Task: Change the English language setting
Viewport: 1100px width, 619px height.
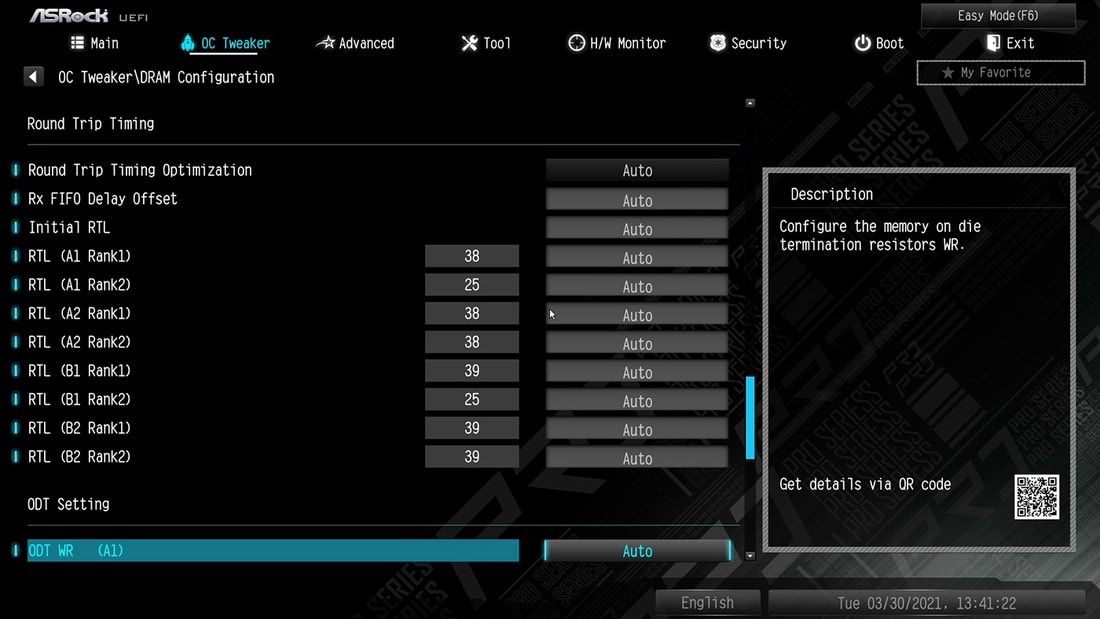Action: point(707,603)
